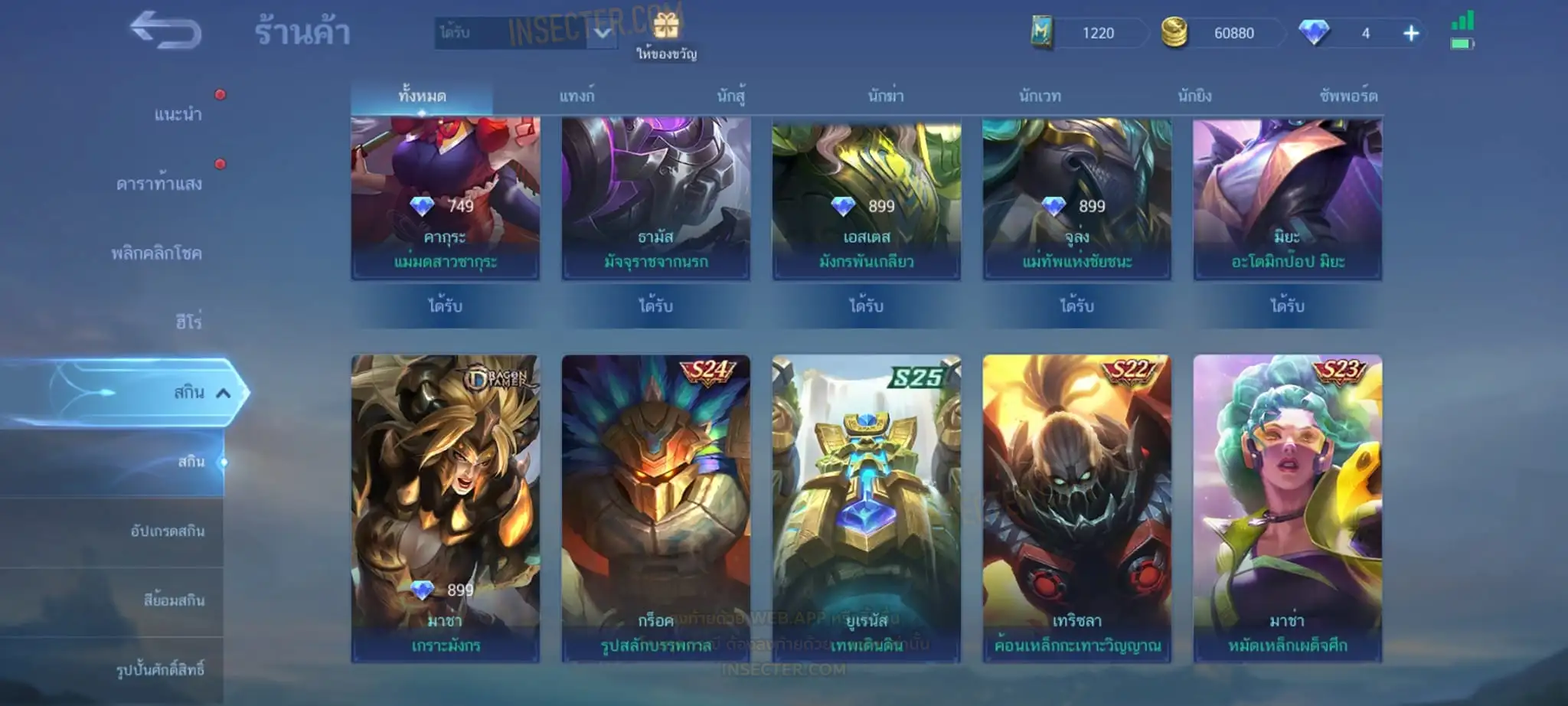Open the ให้ของขวัญ gift option
This screenshot has width=1568, height=706.
[x=666, y=35]
